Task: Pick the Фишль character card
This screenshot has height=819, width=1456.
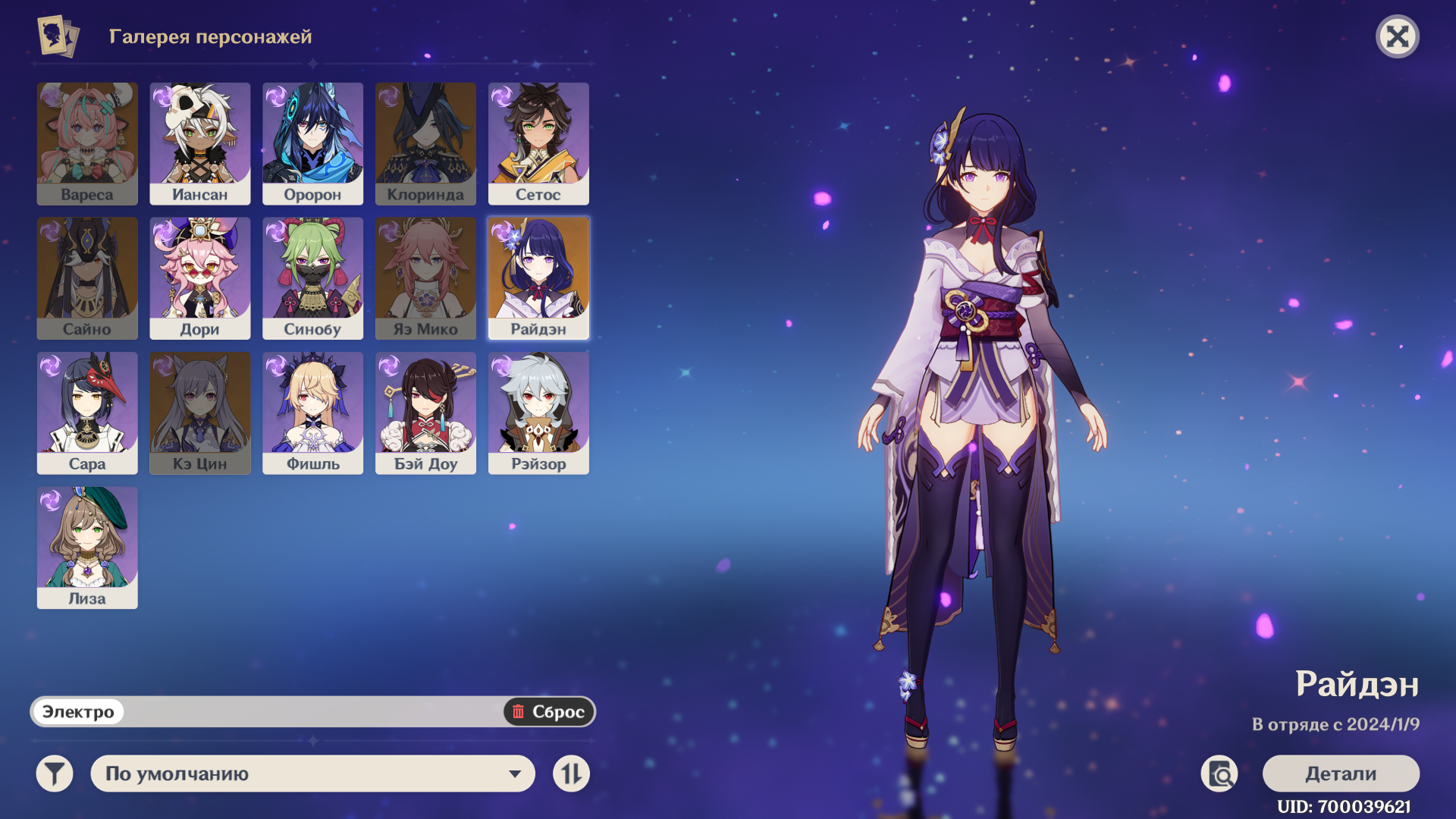Action: tap(312, 413)
